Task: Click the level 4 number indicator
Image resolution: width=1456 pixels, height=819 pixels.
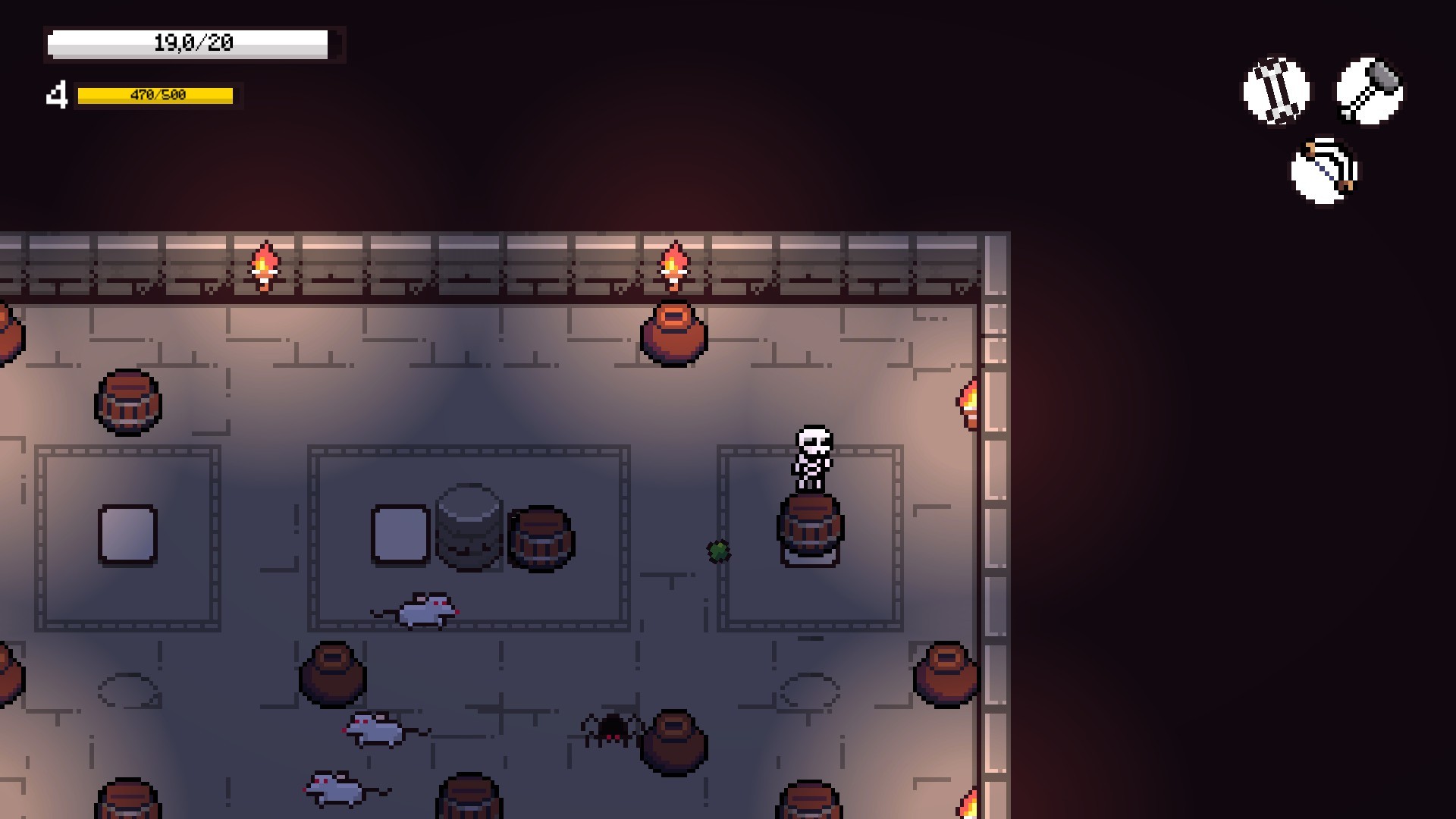Action: pyautogui.click(x=58, y=94)
